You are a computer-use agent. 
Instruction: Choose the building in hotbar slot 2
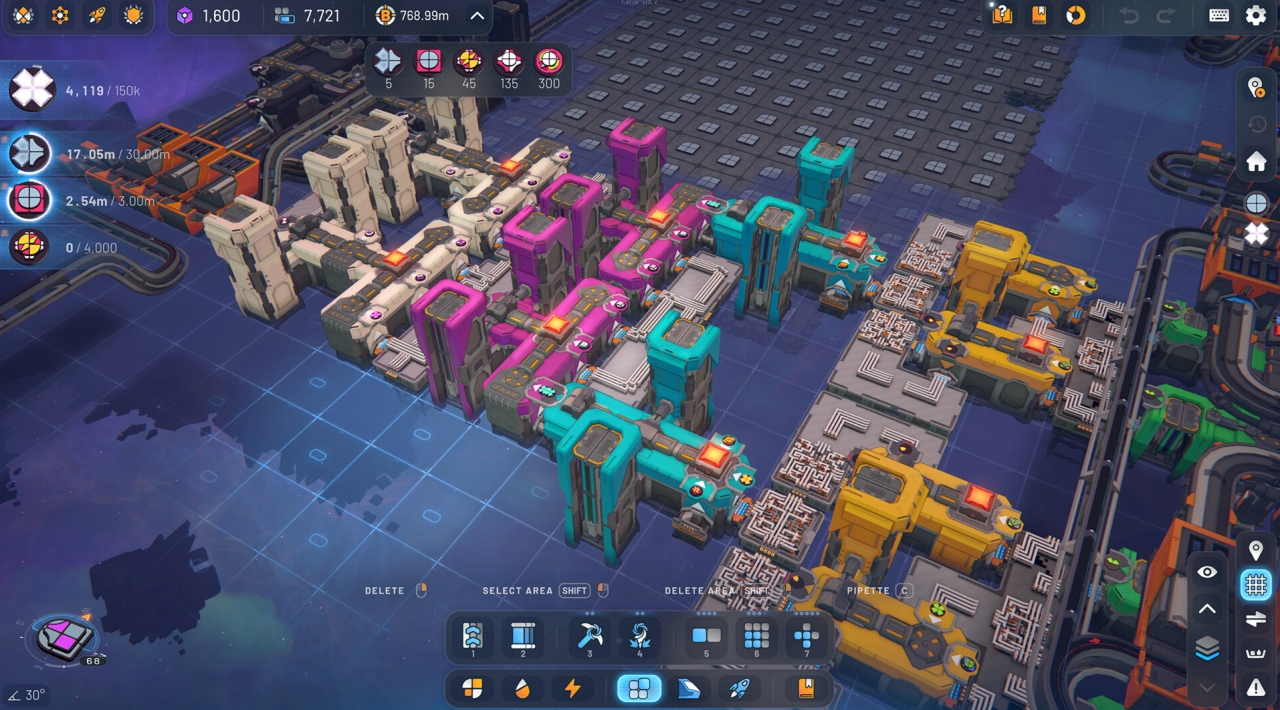coord(523,636)
